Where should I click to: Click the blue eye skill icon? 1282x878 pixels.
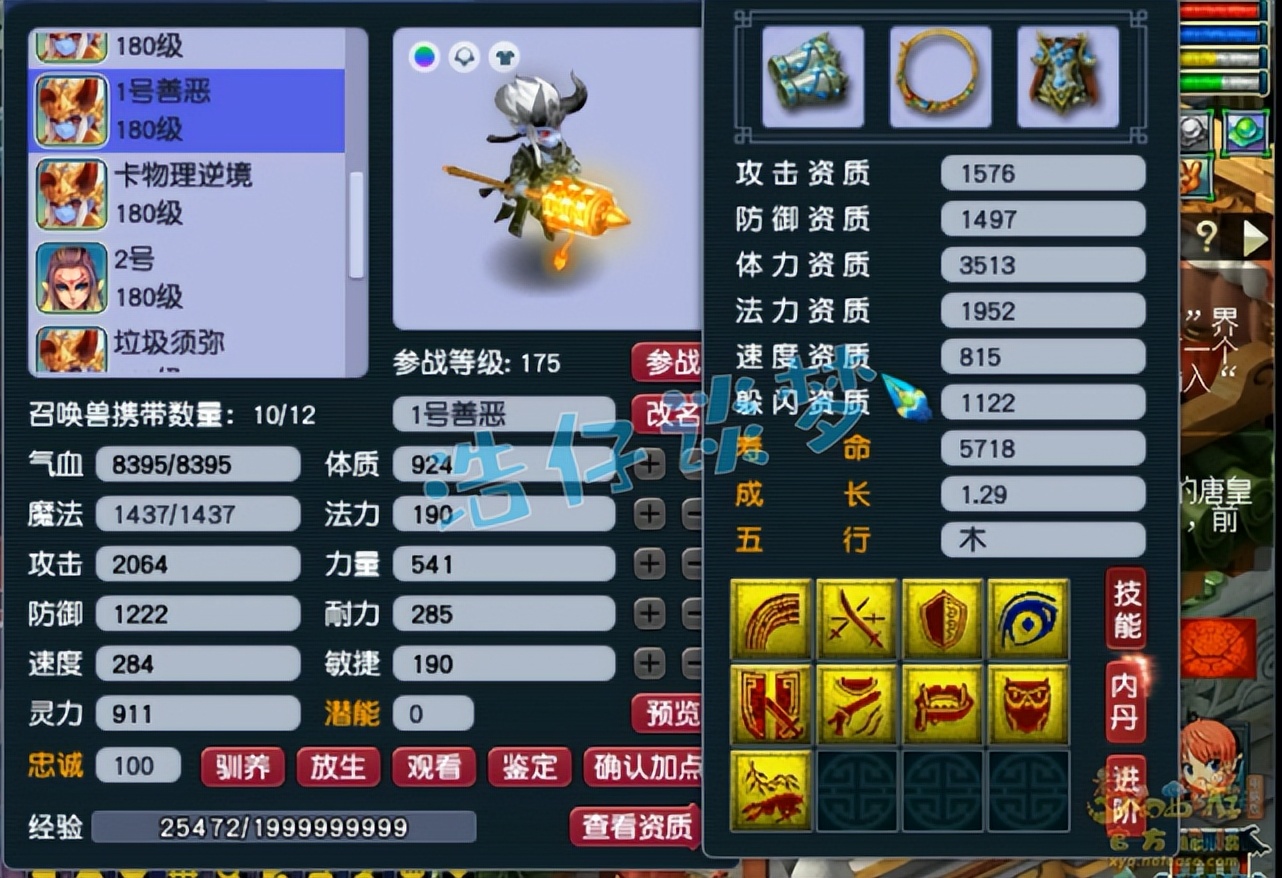1029,618
